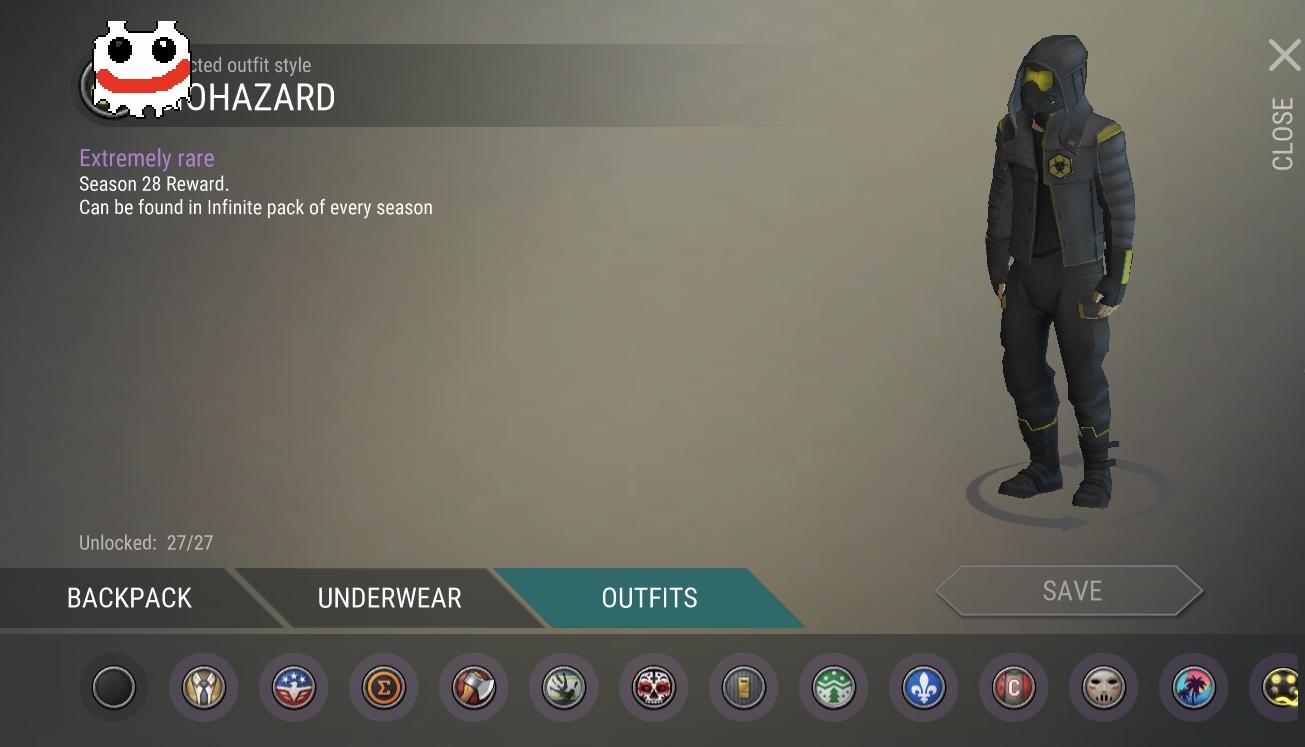Select the yellow biohazard outfit icon

pos(1280,688)
